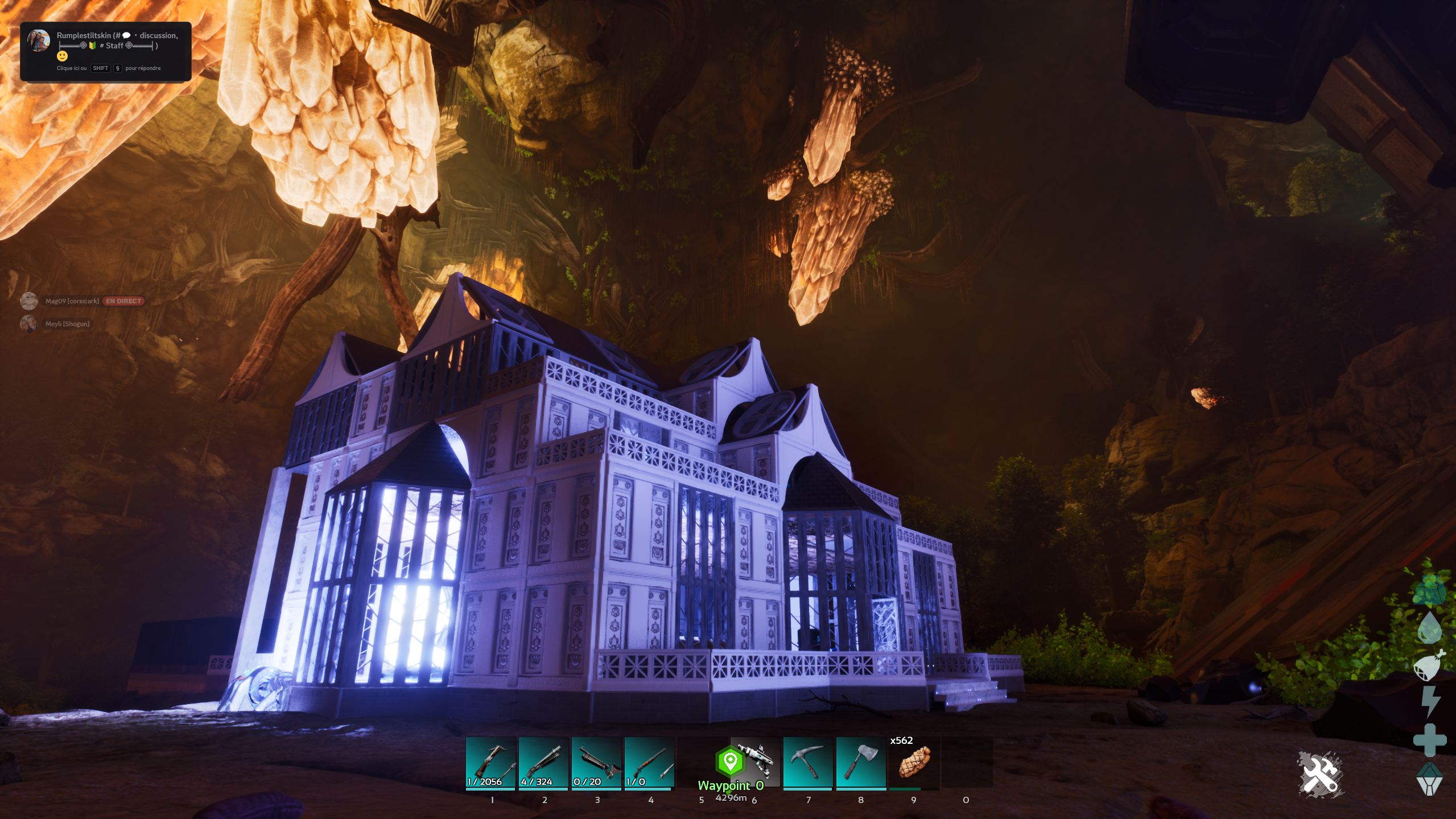
Task: Select the crossbow in hotbar slot 1
Action: click(x=490, y=763)
